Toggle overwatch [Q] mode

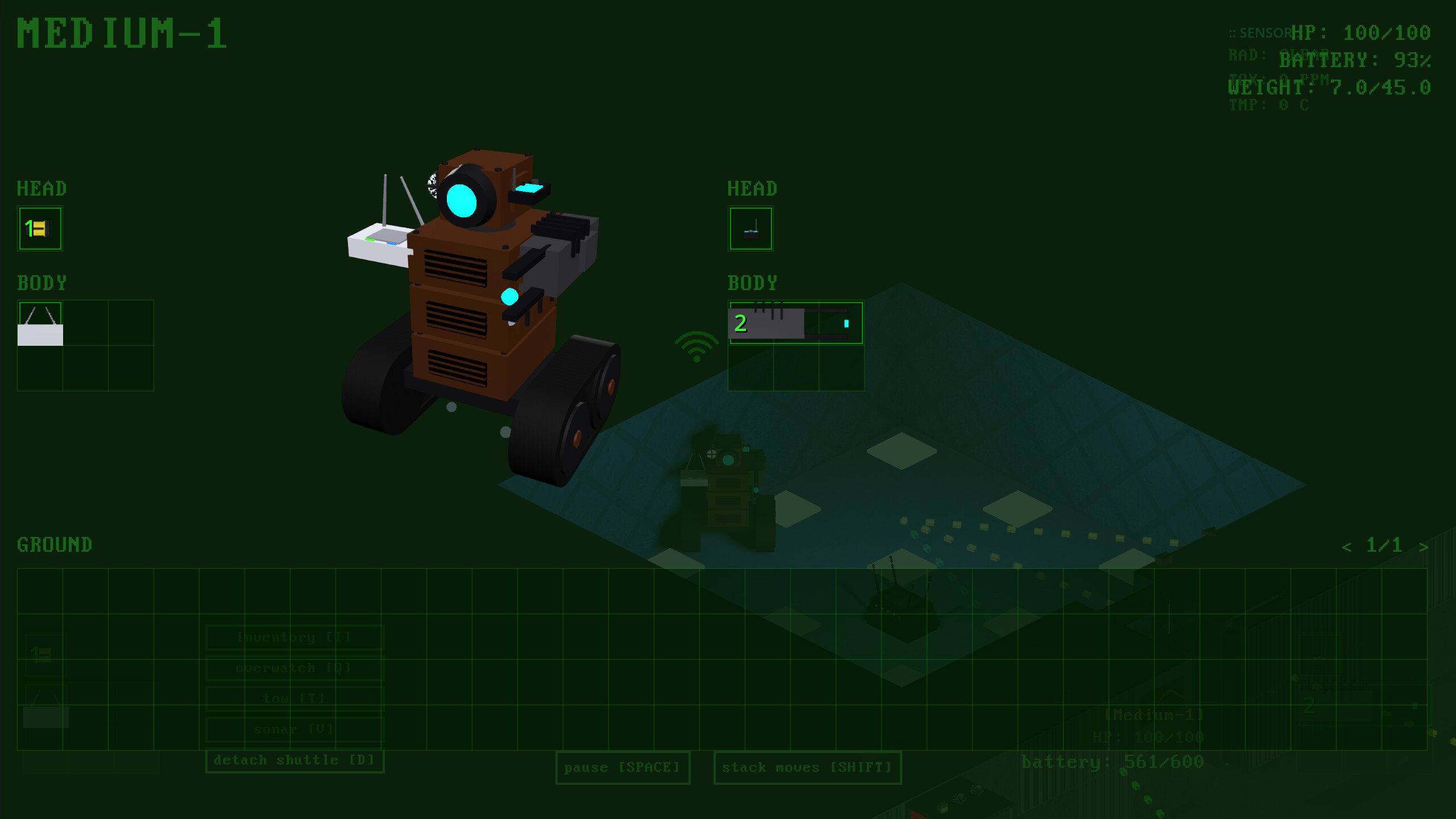pyautogui.click(x=294, y=668)
